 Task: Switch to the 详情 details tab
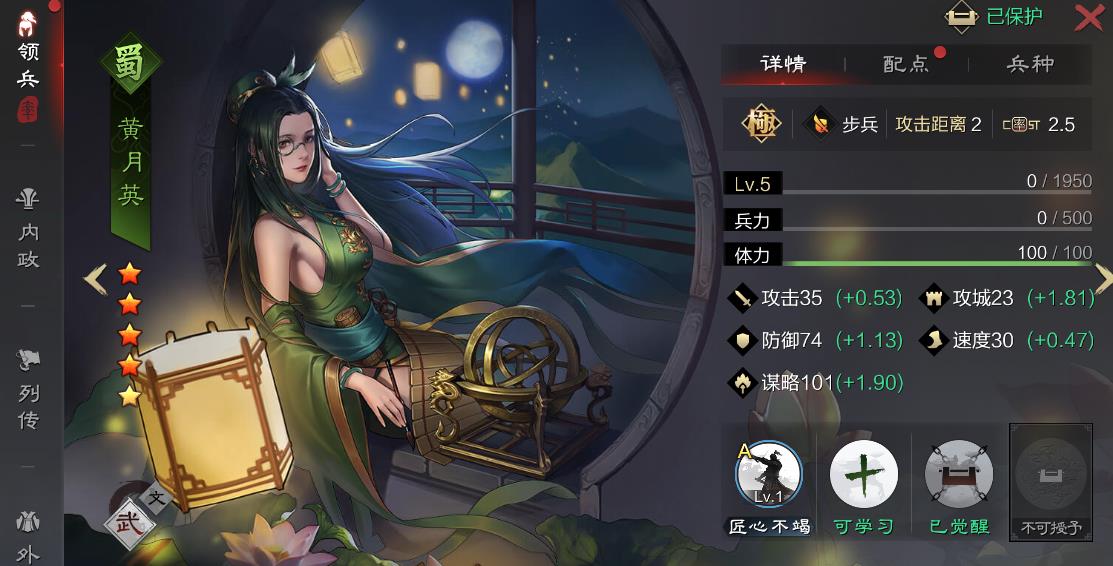pyautogui.click(x=783, y=64)
